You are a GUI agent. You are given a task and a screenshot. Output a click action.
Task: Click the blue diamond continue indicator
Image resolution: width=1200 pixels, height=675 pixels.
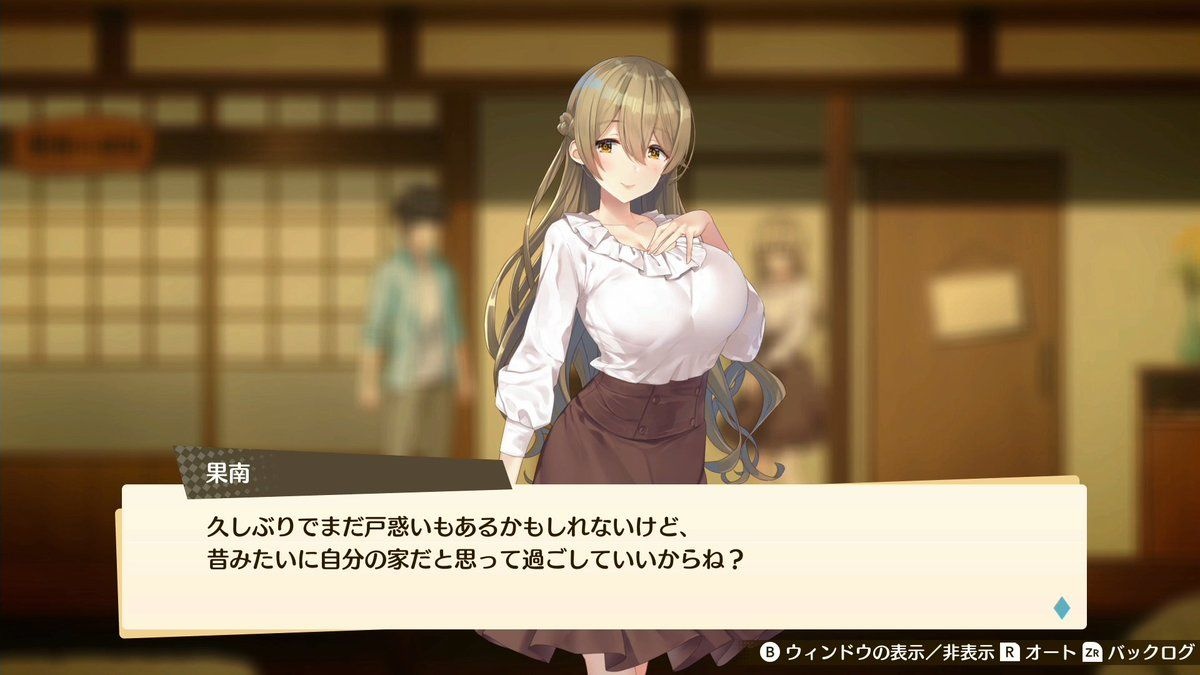click(x=1061, y=607)
